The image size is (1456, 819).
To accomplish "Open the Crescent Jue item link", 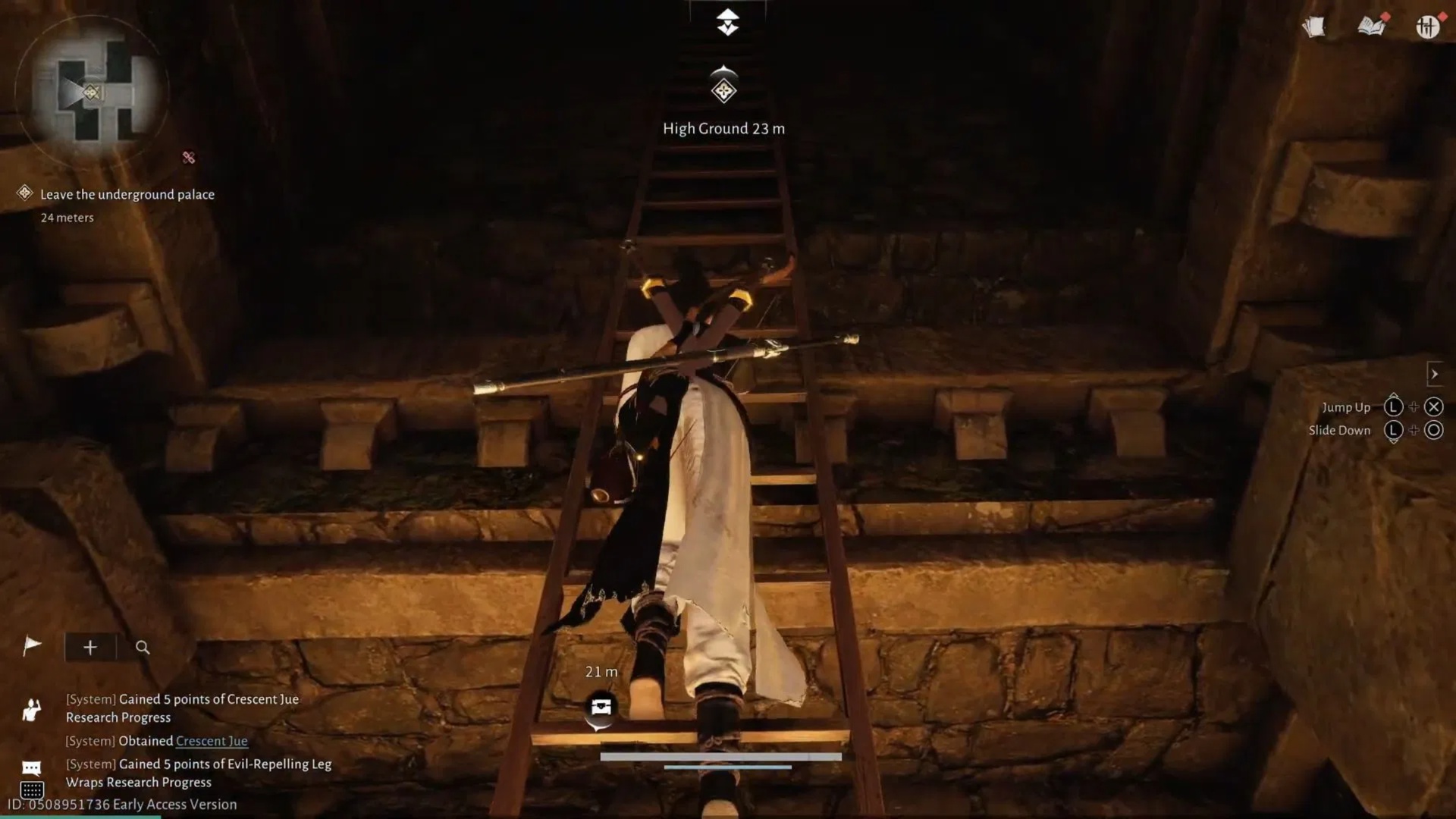I will 211,741.
